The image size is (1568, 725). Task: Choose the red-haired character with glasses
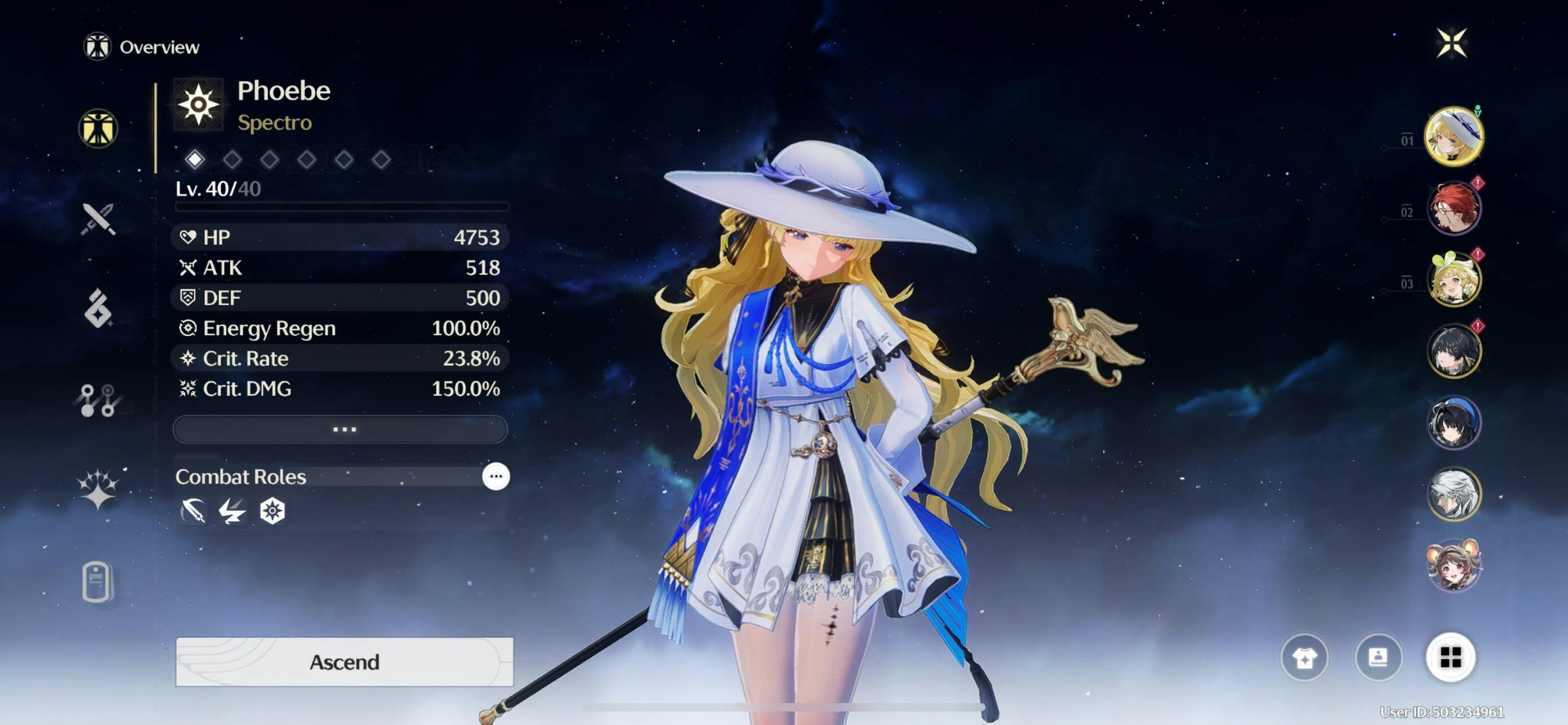(x=1453, y=208)
